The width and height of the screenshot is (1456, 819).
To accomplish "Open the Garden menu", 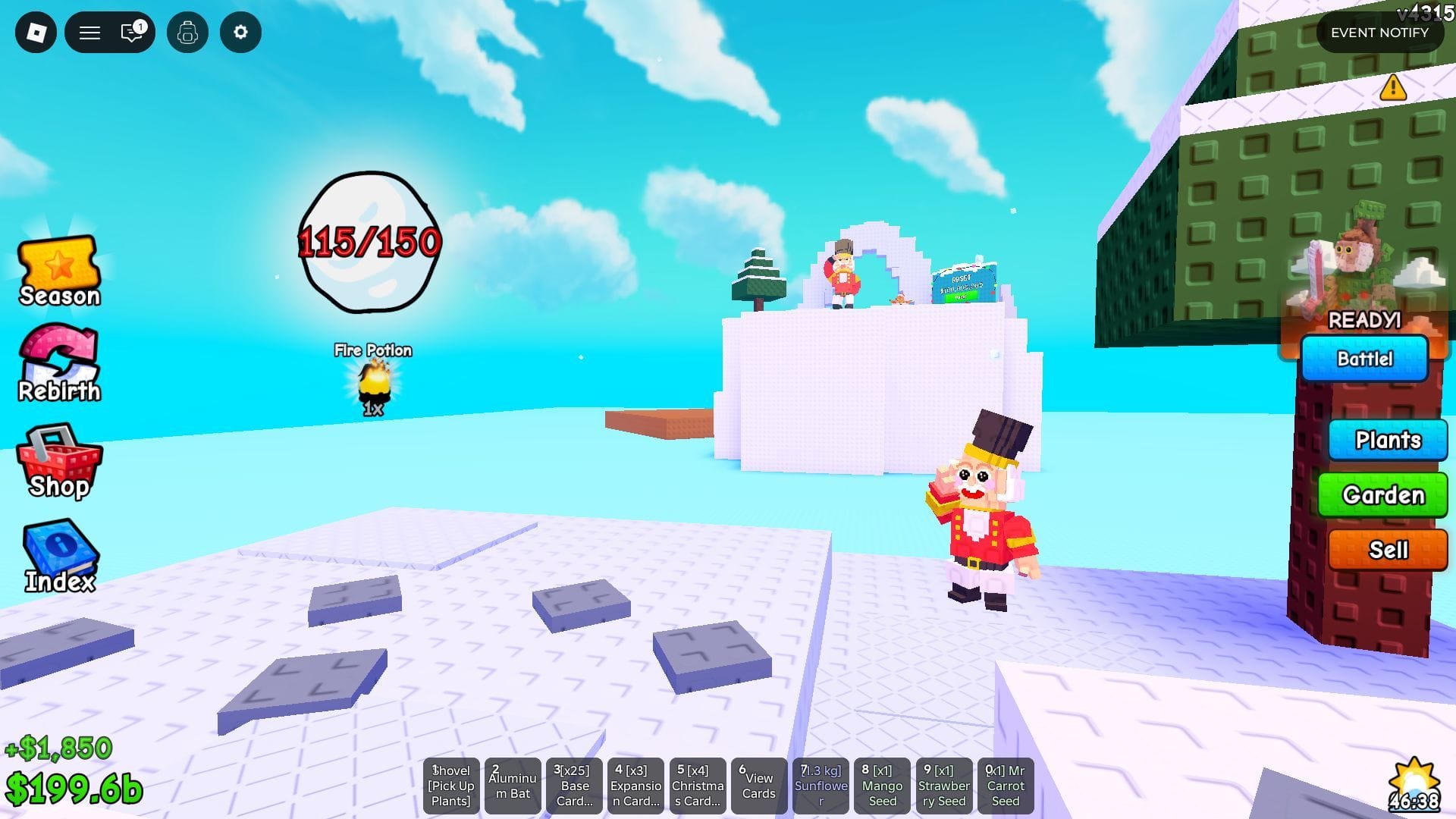I will click(x=1382, y=494).
